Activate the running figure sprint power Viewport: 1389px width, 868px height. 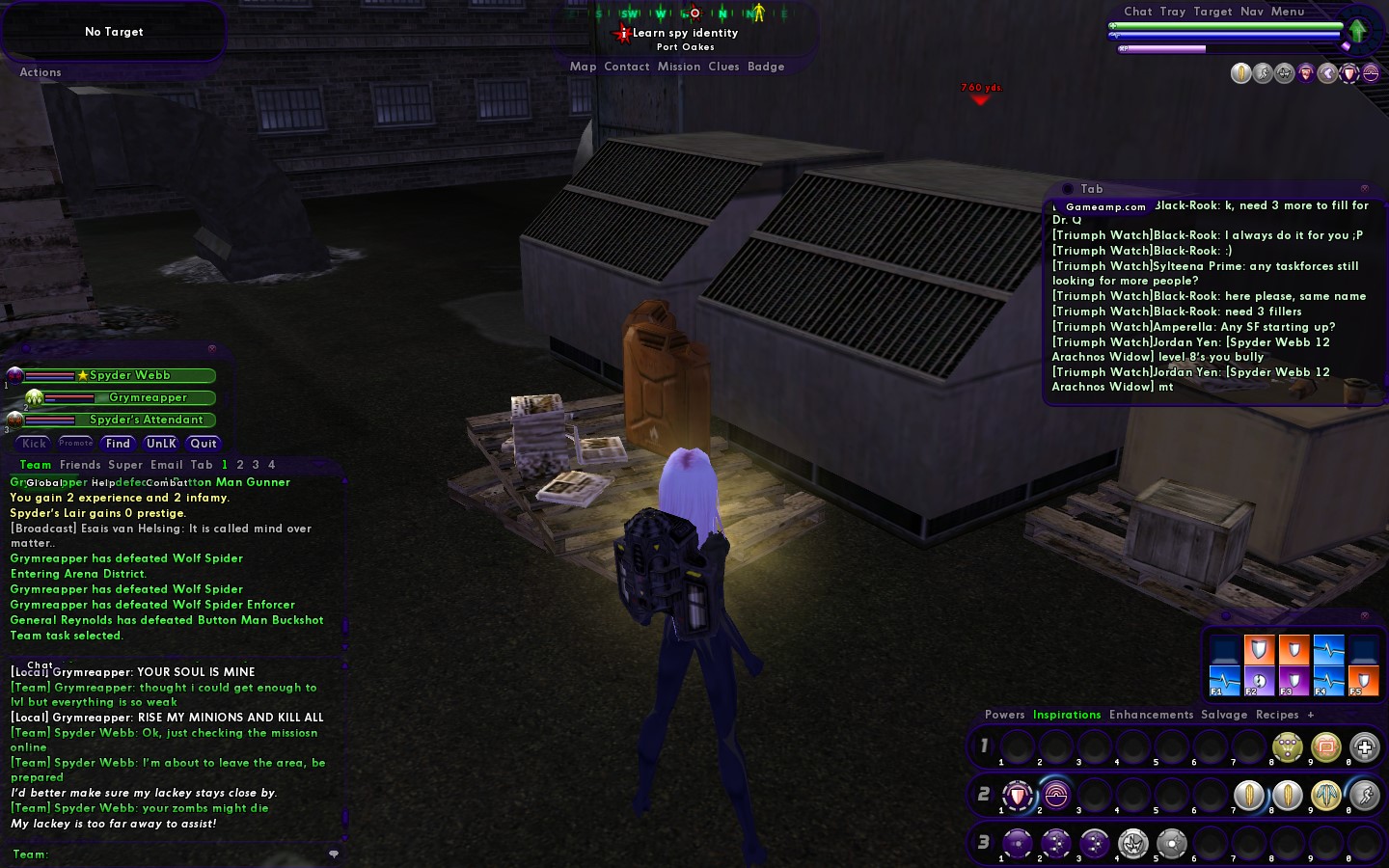click(x=1364, y=796)
